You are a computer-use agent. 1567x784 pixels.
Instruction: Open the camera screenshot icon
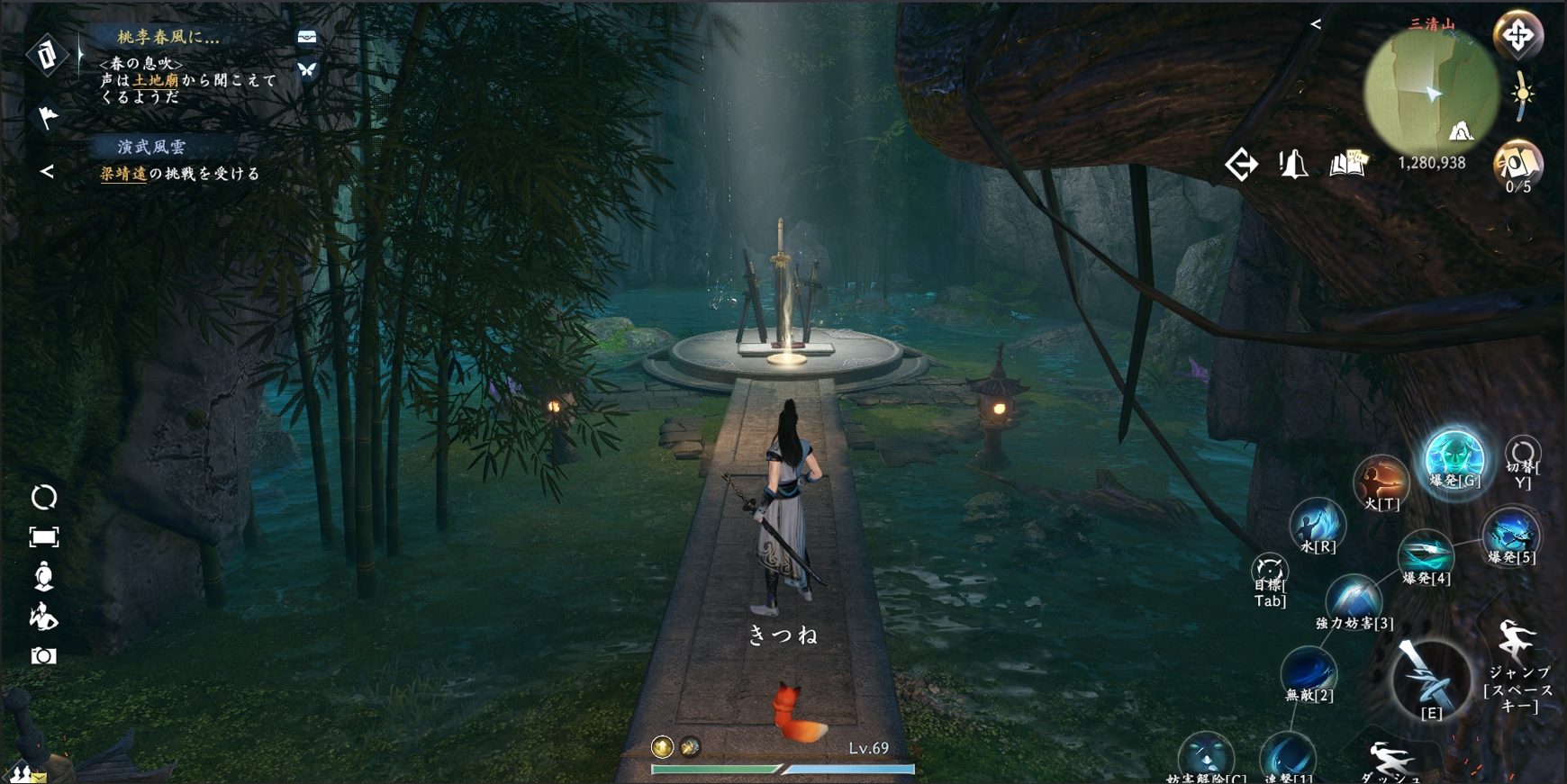(x=43, y=656)
